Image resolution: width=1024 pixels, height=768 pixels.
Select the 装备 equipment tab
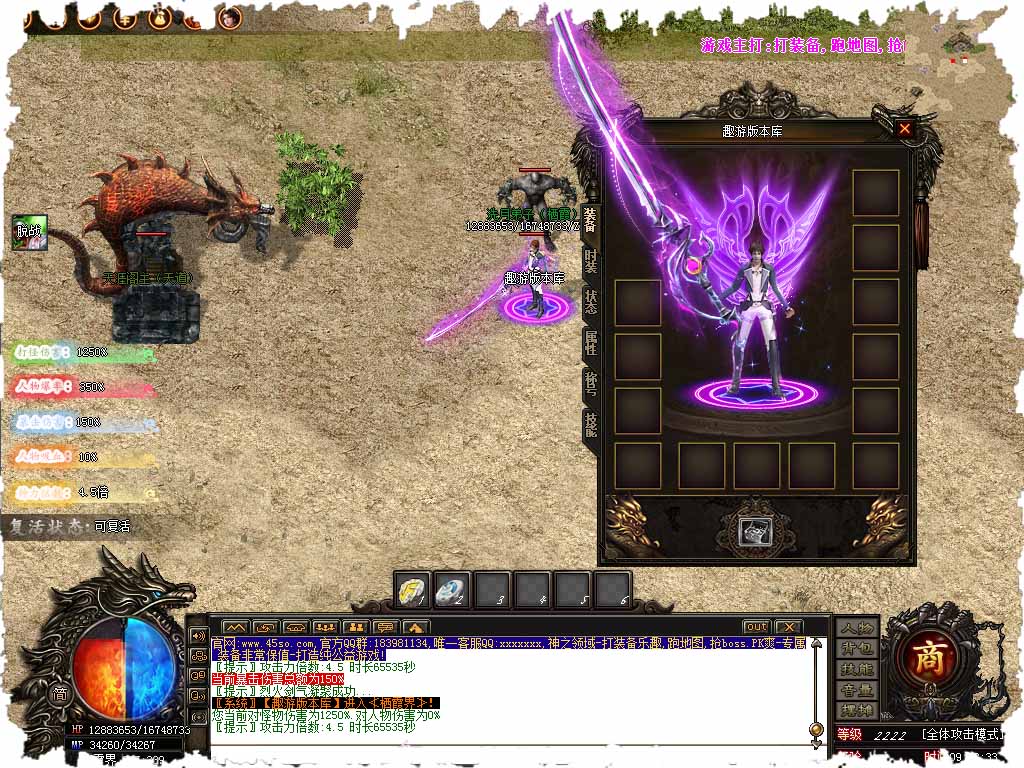590,219
